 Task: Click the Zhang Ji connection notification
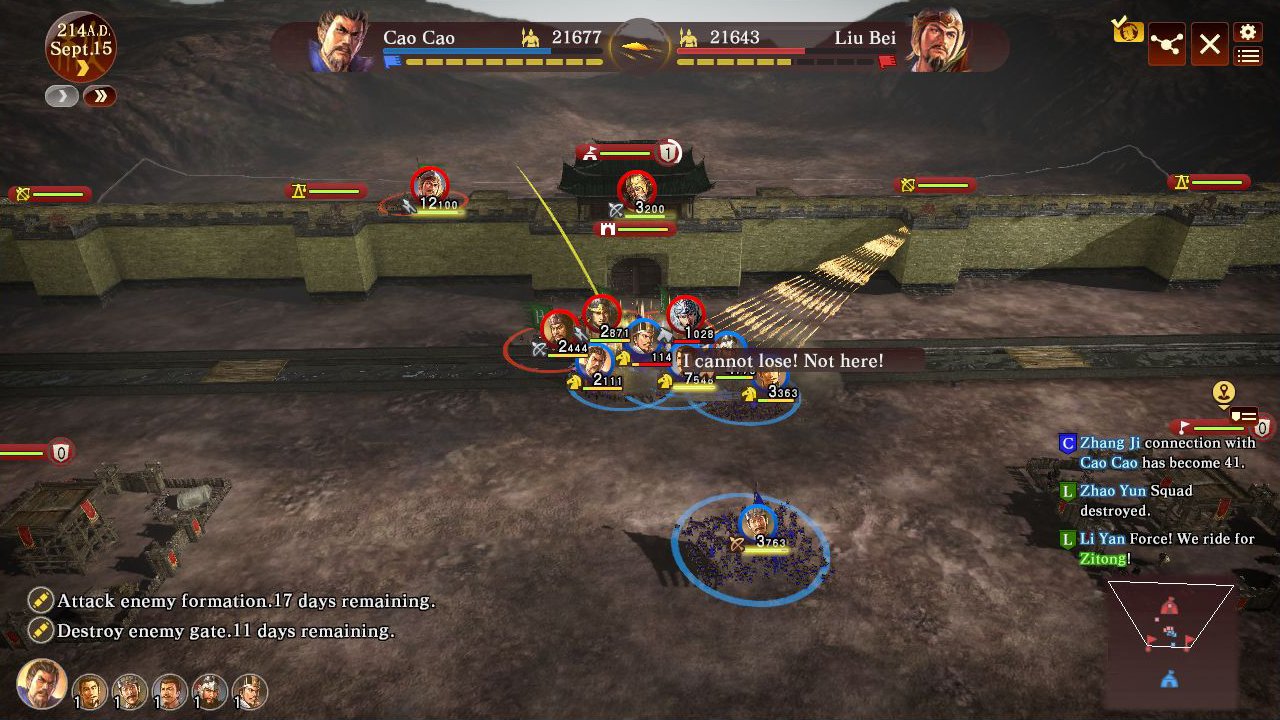click(x=1165, y=453)
